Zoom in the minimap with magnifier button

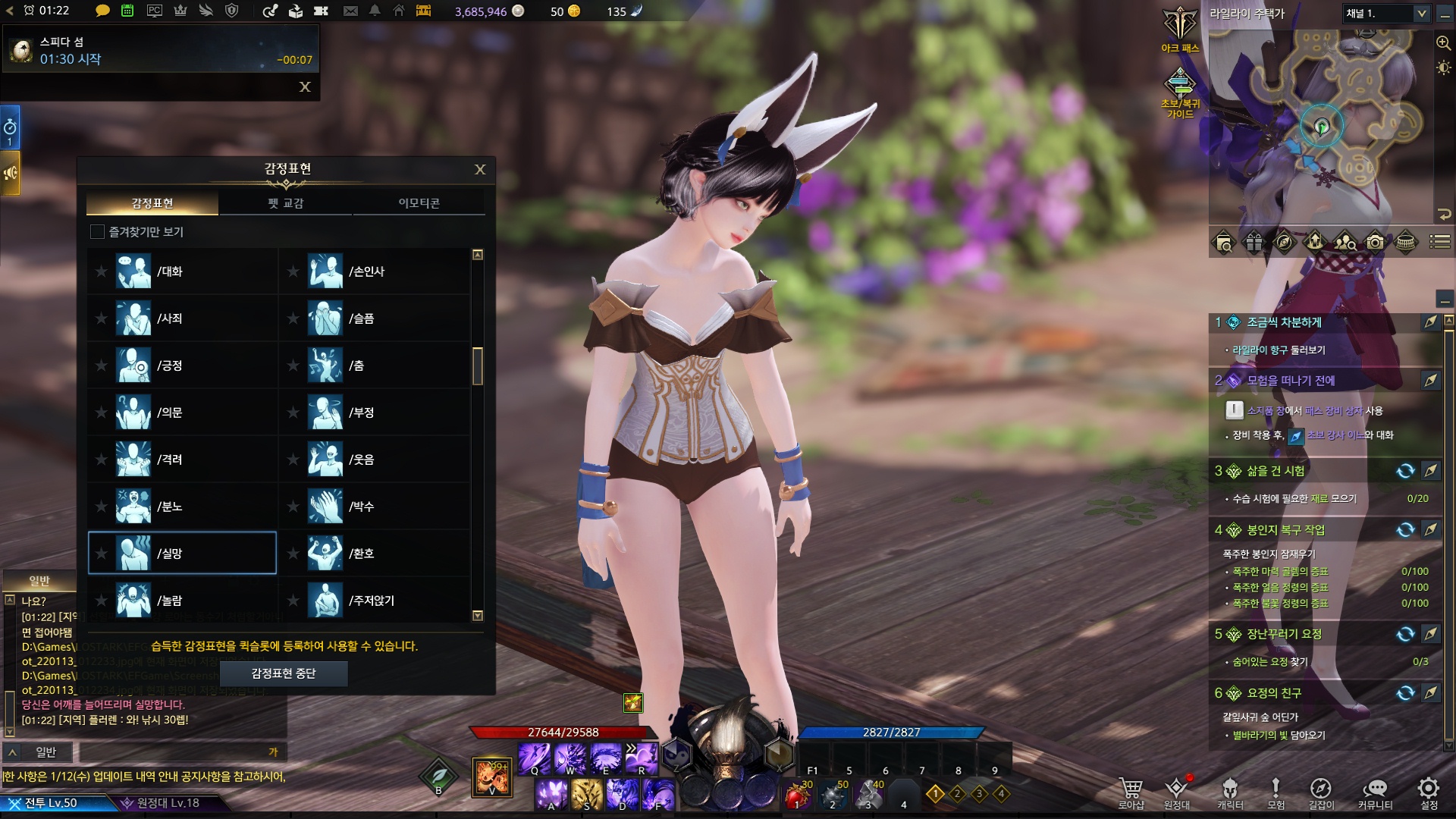[x=1443, y=43]
